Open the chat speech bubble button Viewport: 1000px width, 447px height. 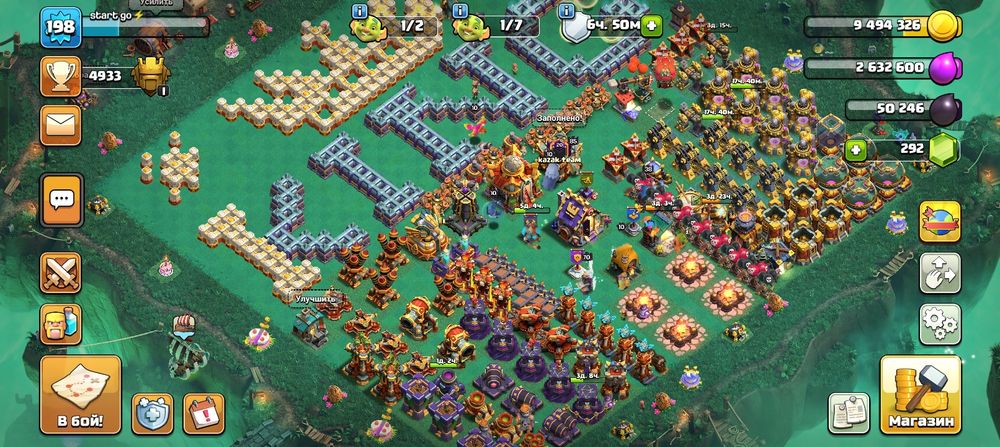(61, 199)
